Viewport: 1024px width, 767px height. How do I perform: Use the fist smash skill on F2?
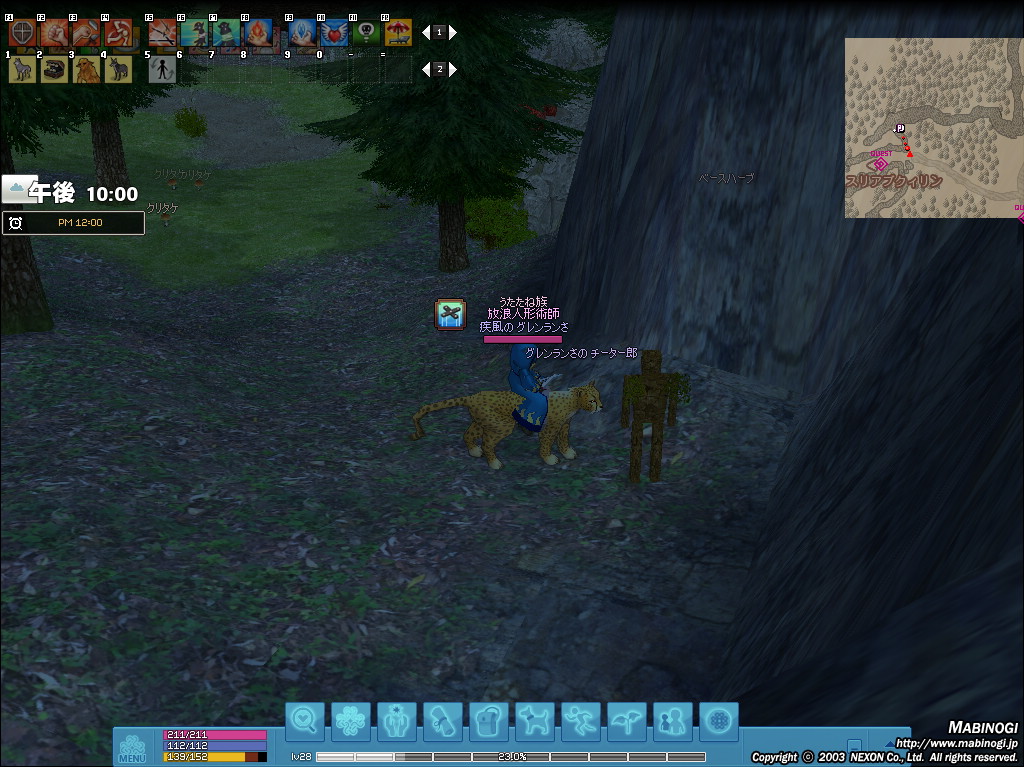[x=54, y=33]
